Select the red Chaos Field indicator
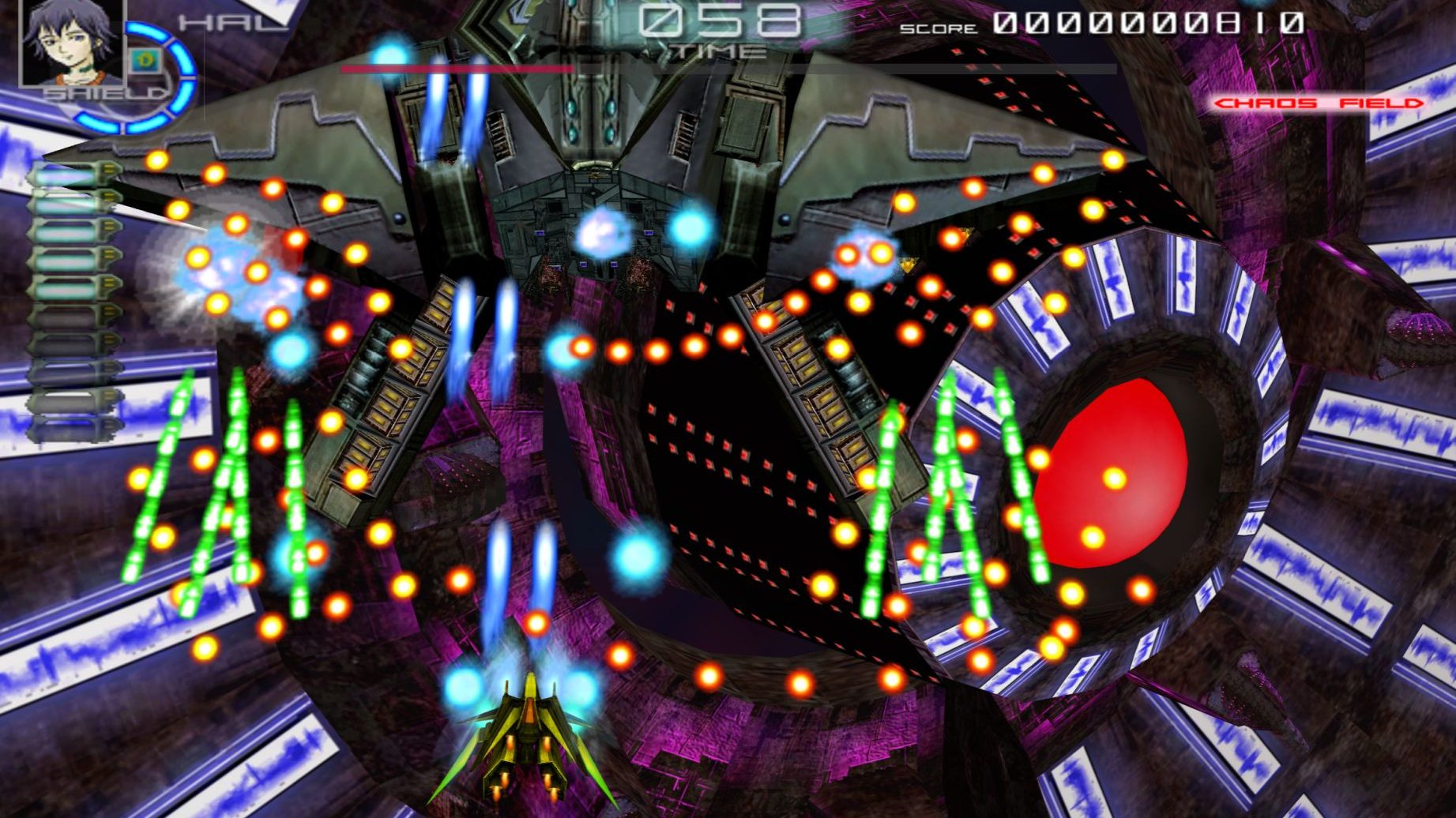Image resolution: width=1456 pixels, height=818 pixels. (x=1319, y=103)
